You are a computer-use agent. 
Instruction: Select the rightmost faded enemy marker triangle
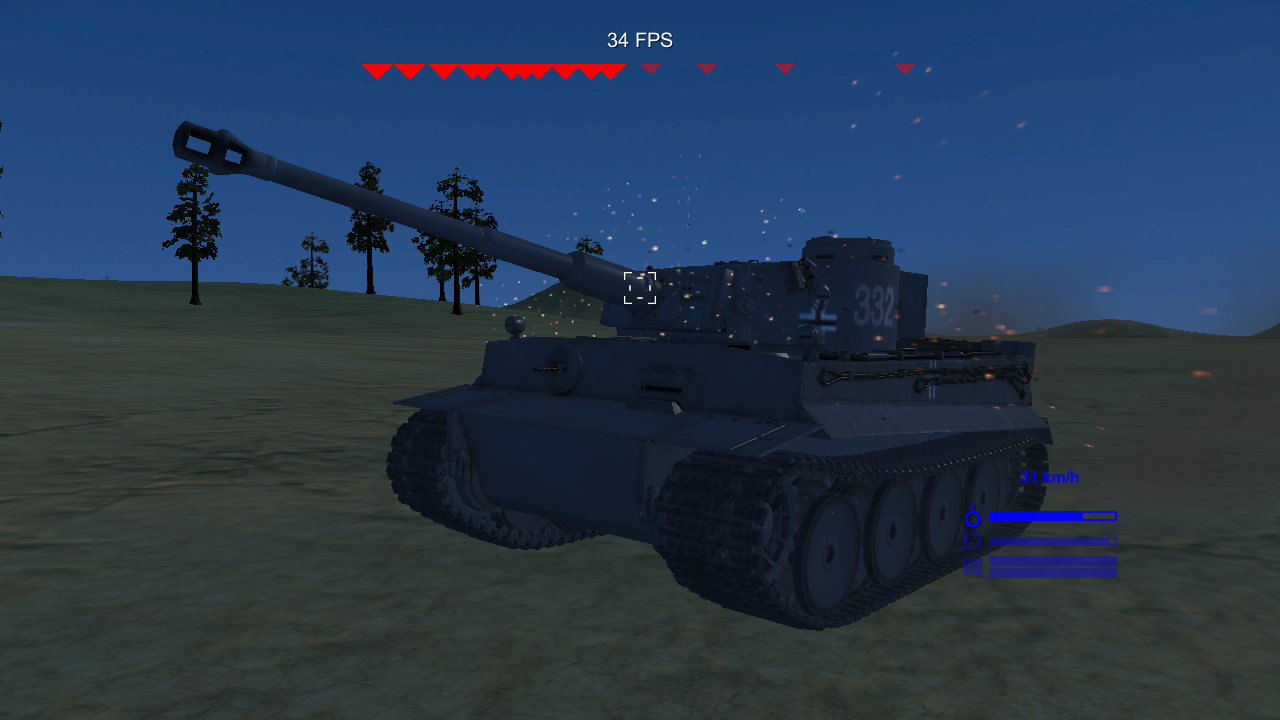coord(905,68)
